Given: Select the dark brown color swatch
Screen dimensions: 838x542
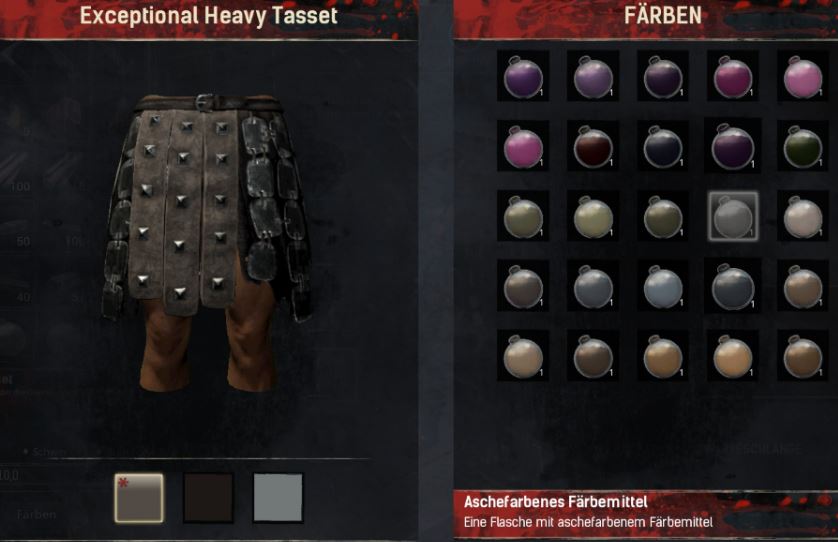Looking at the screenshot, I should coord(208,498).
